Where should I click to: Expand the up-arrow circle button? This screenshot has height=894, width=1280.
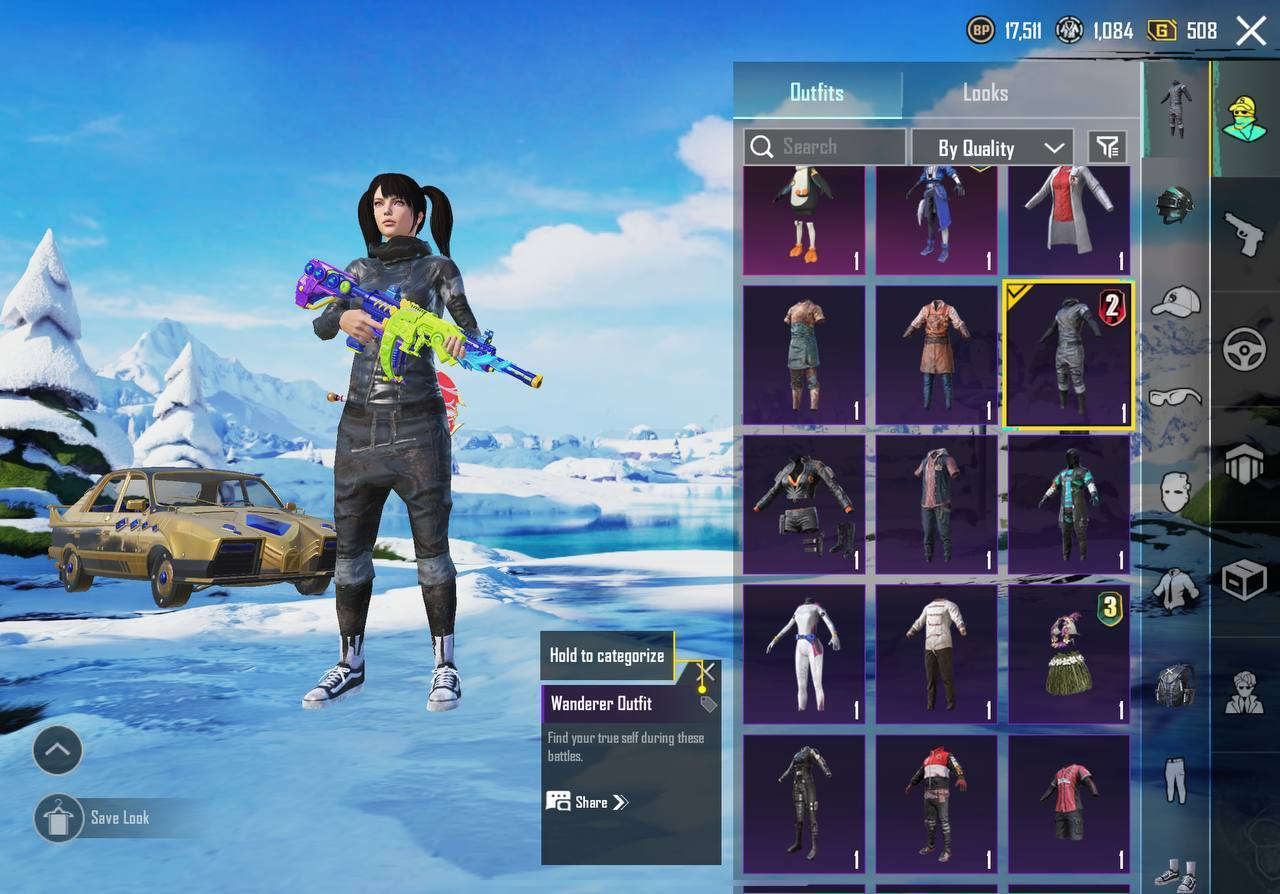pos(58,750)
